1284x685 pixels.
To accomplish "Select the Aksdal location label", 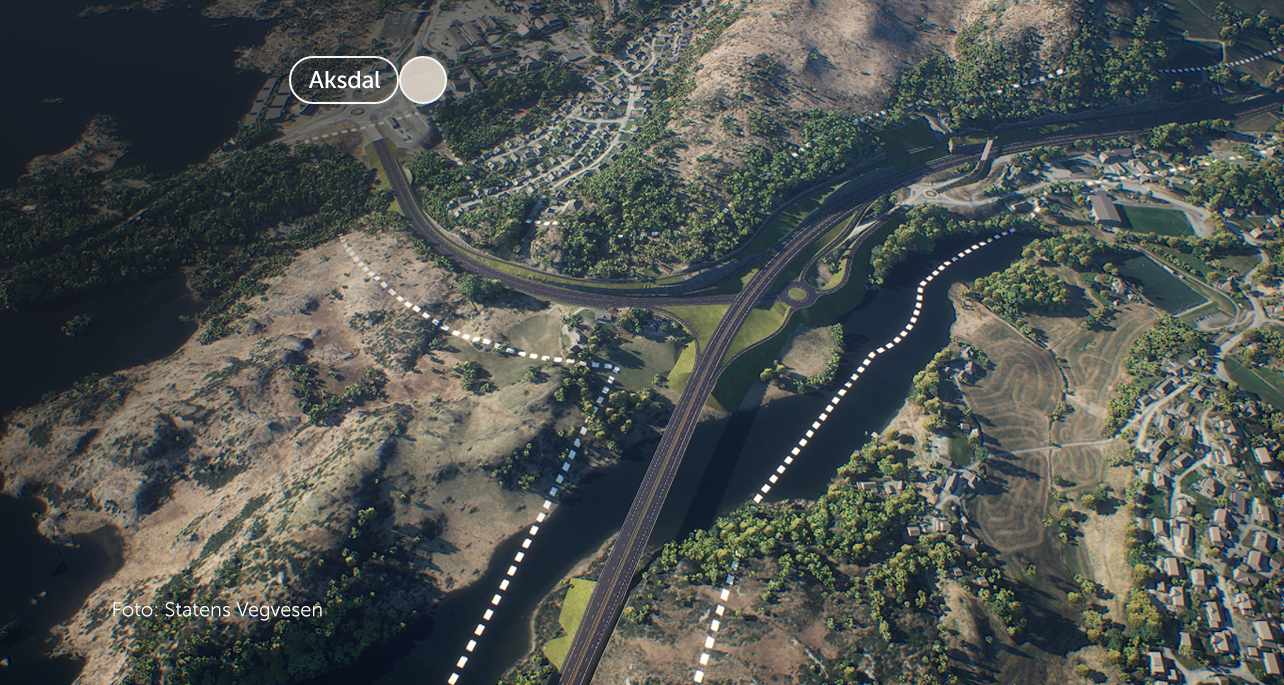I will tap(344, 81).
